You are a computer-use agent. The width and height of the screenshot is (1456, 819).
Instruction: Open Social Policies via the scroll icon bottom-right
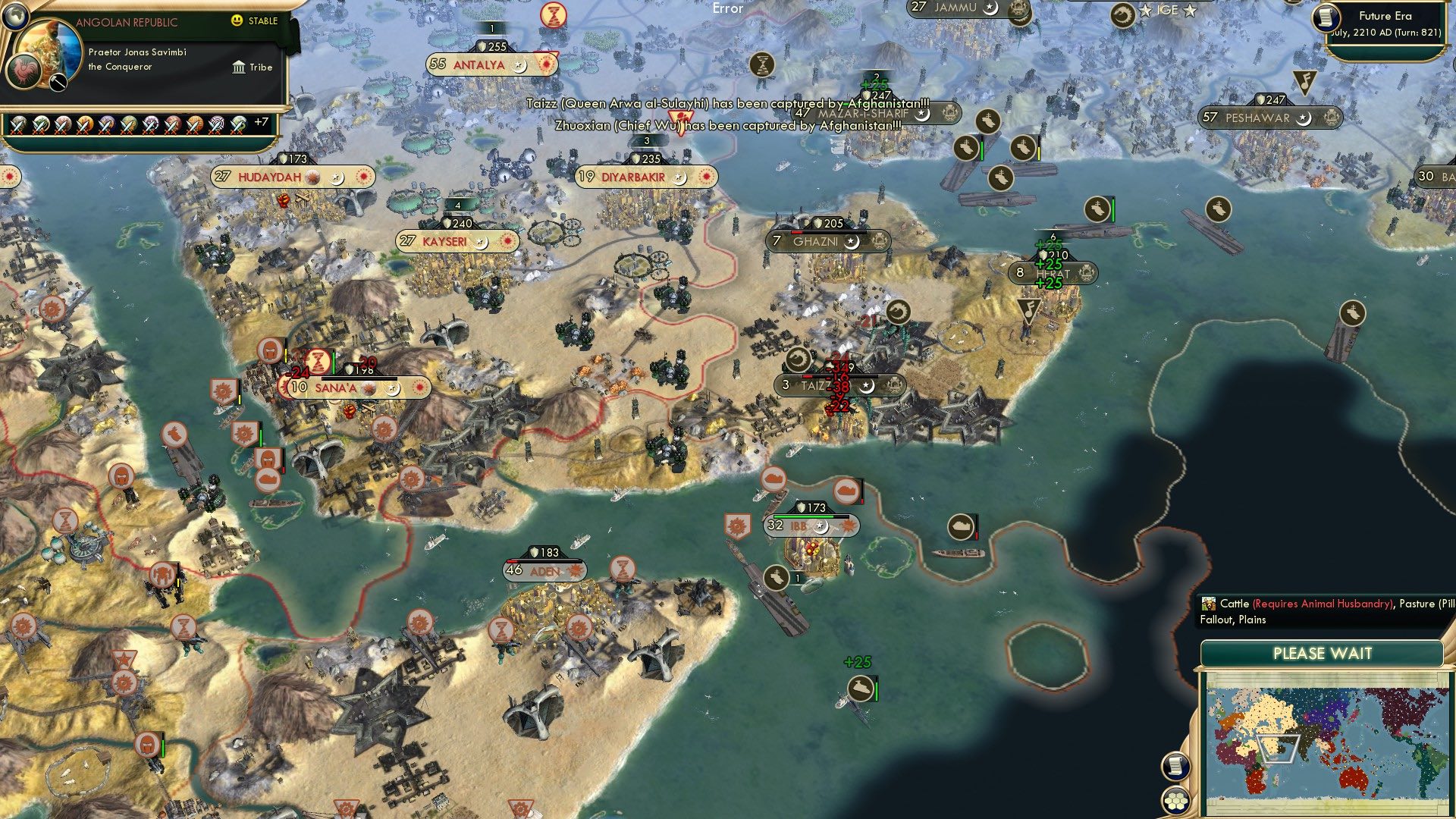1175,767
